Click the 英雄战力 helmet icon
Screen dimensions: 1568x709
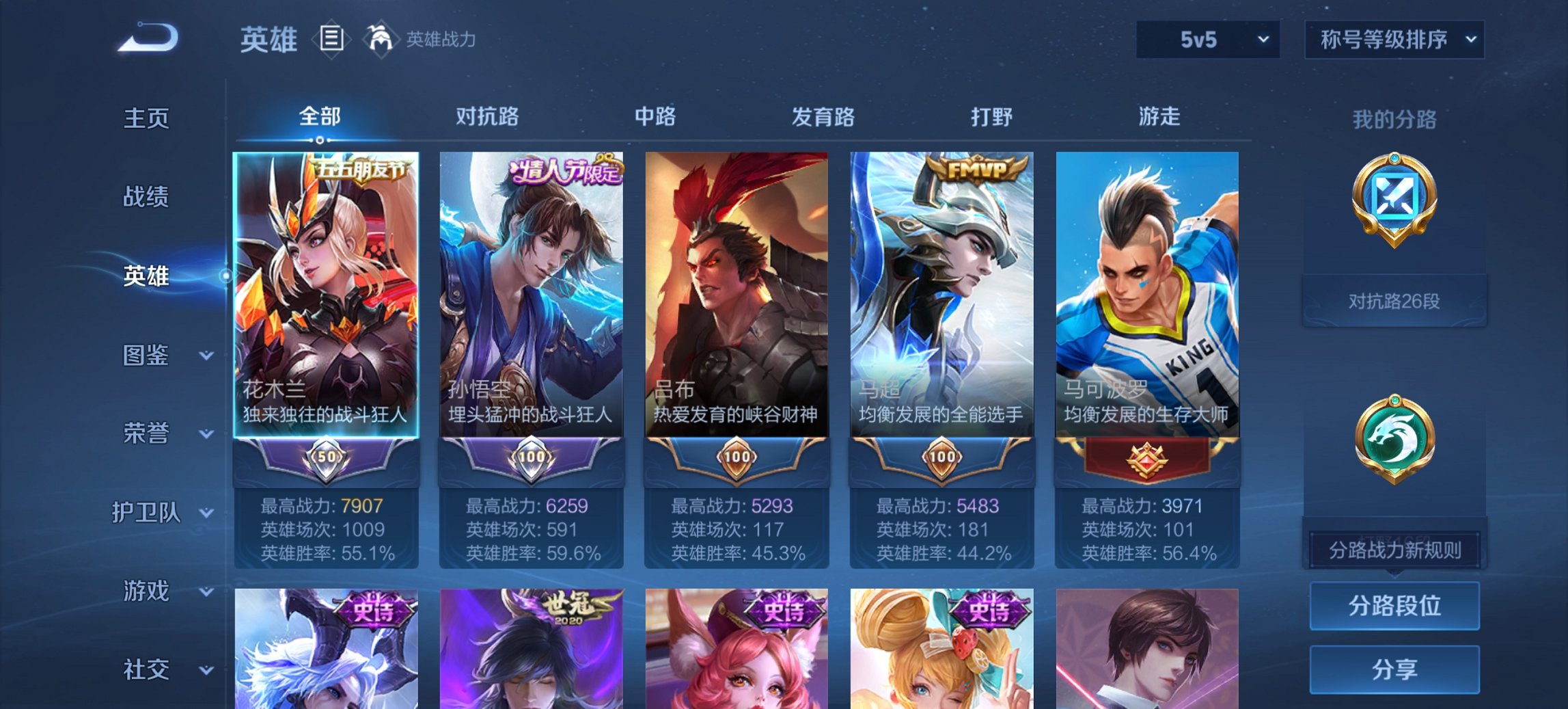(381, 40)
